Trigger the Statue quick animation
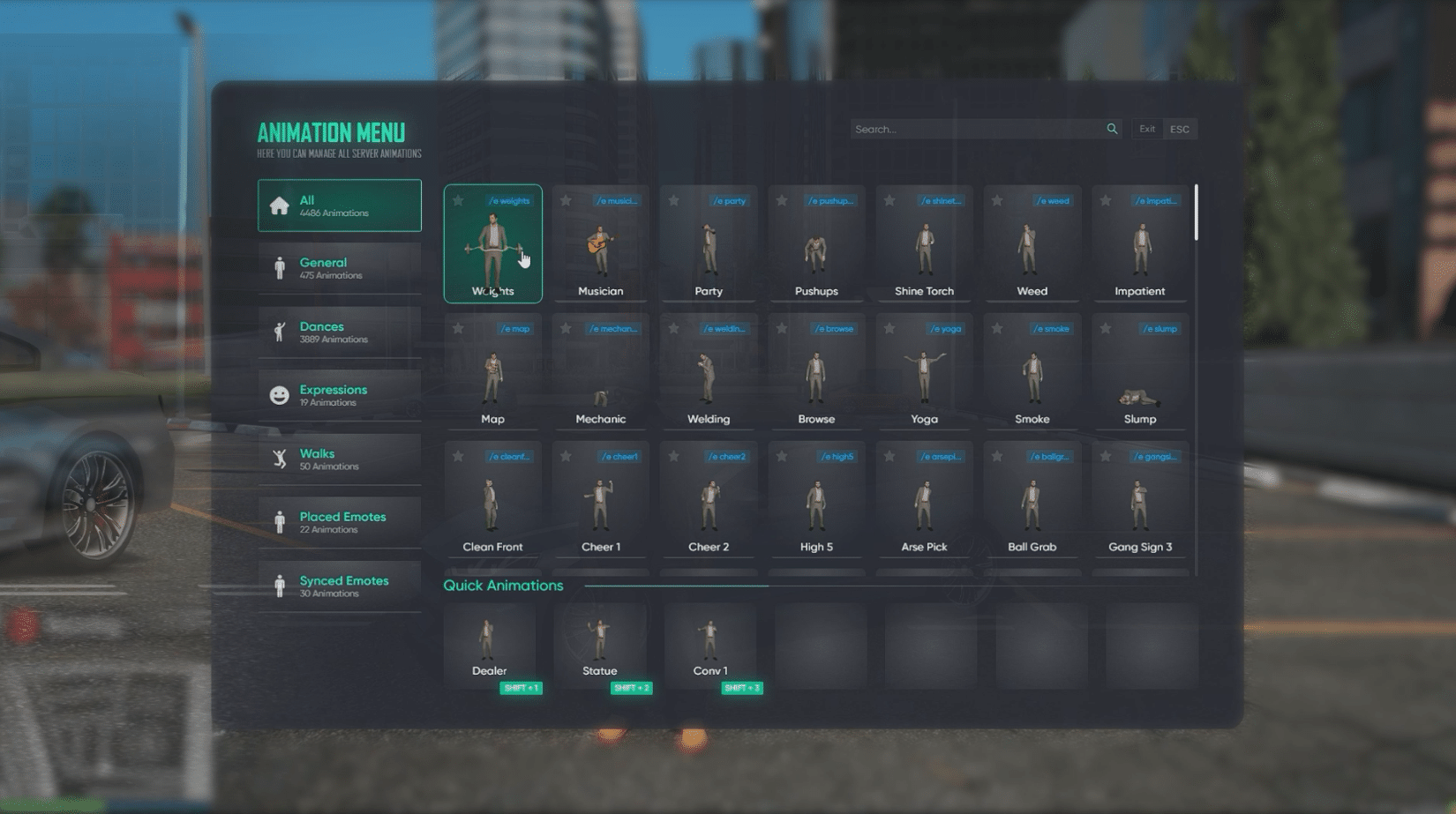 point(599,646)
